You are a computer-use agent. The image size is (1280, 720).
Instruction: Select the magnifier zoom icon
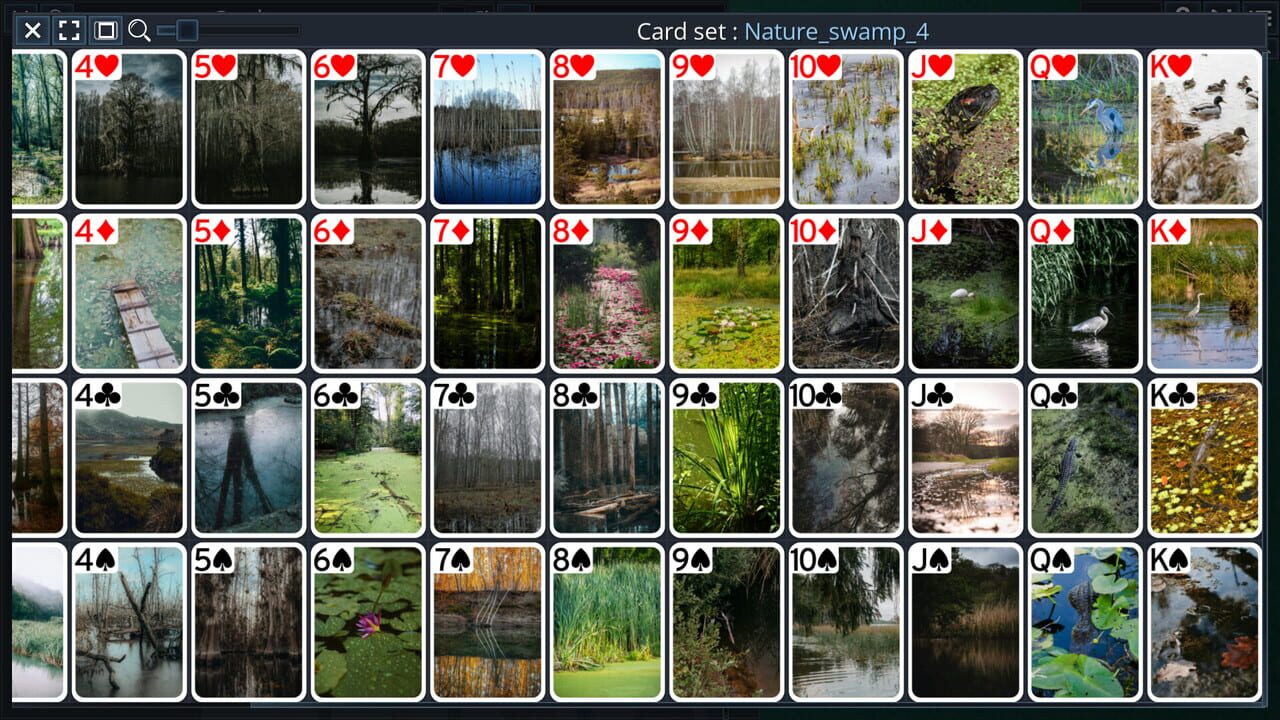click(x=139, y=30)
